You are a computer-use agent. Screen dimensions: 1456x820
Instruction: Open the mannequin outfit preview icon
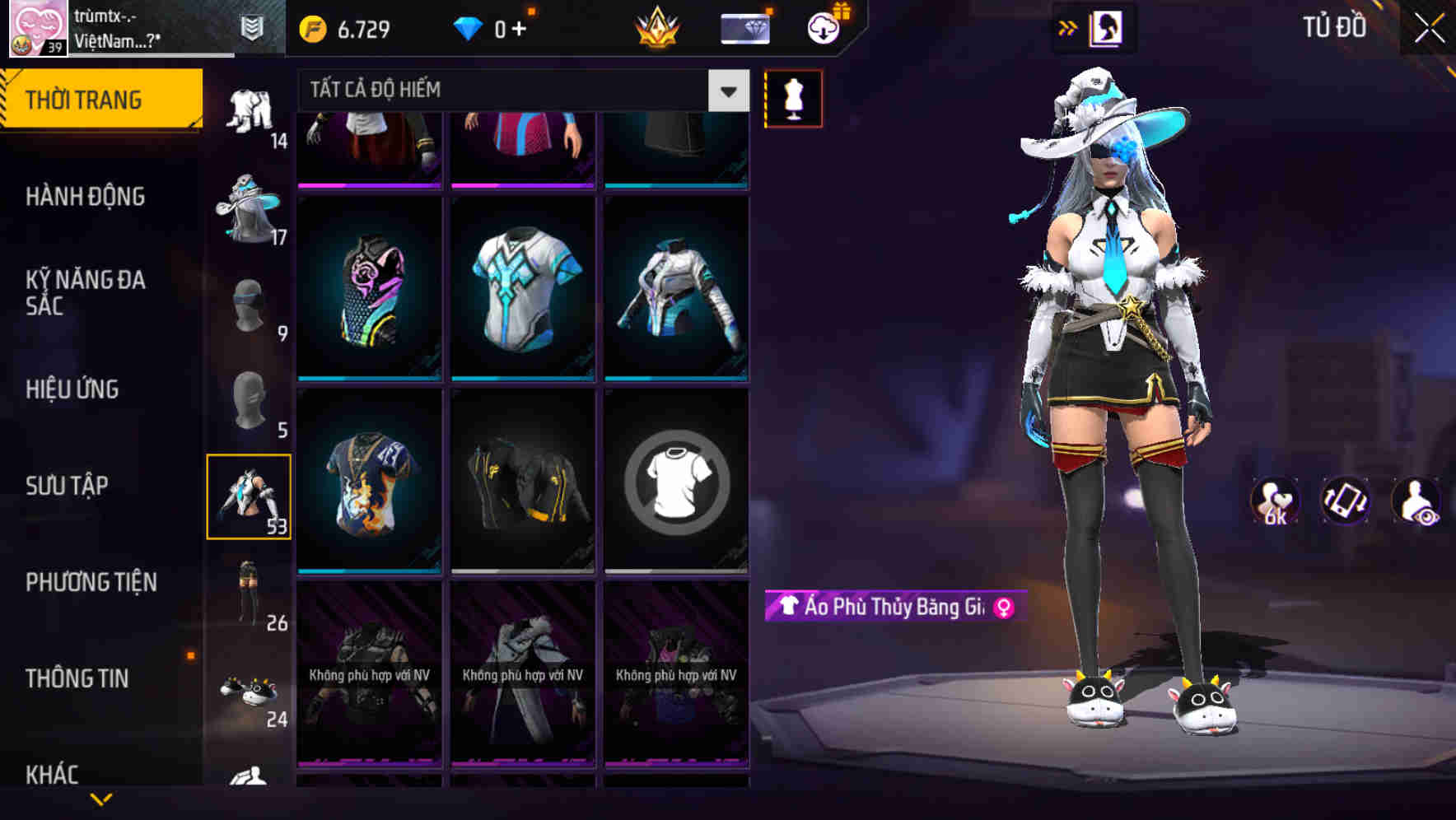pyautogui.click(x=792, y=99)
